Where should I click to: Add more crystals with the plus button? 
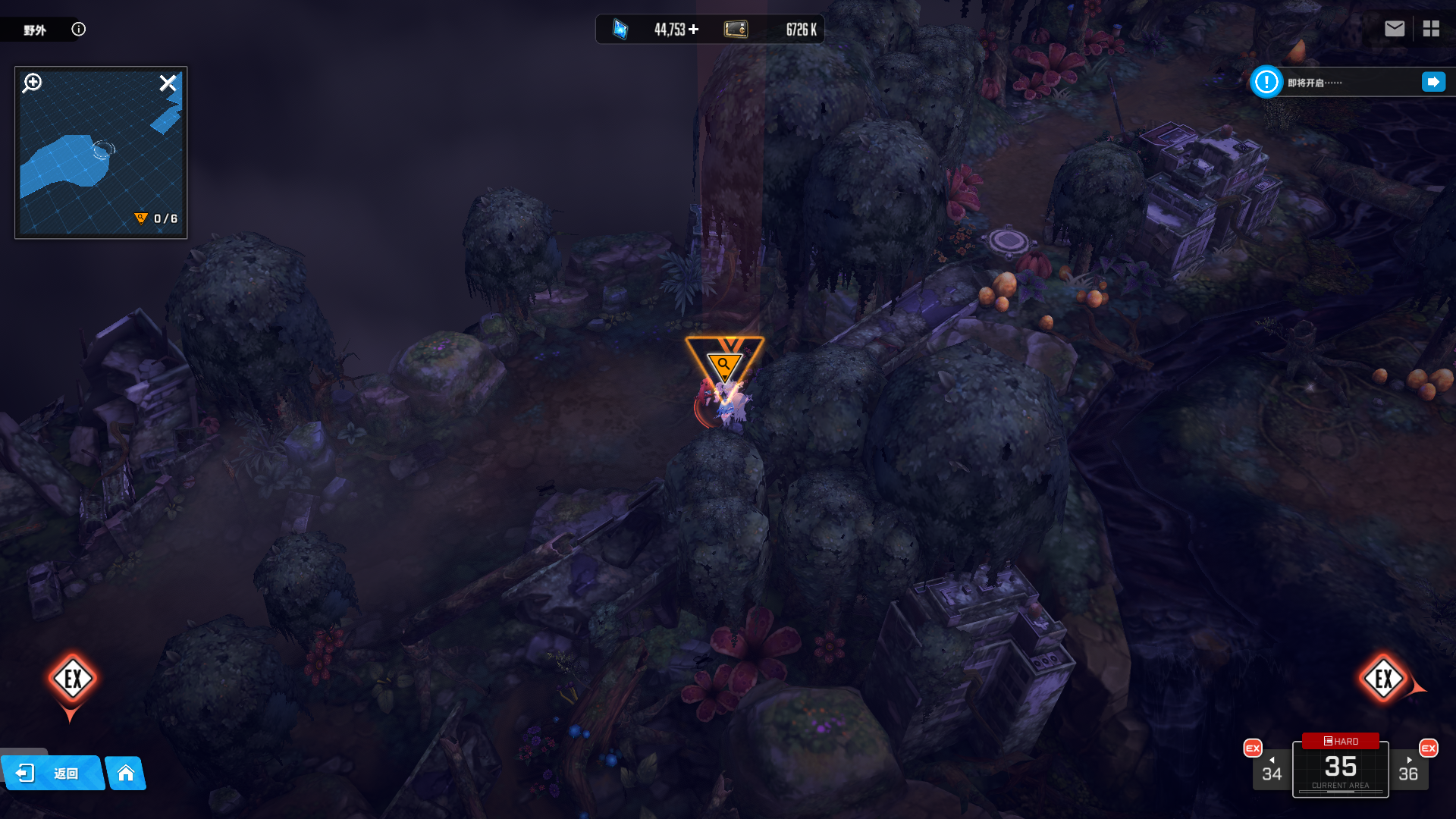pos(693,30)
